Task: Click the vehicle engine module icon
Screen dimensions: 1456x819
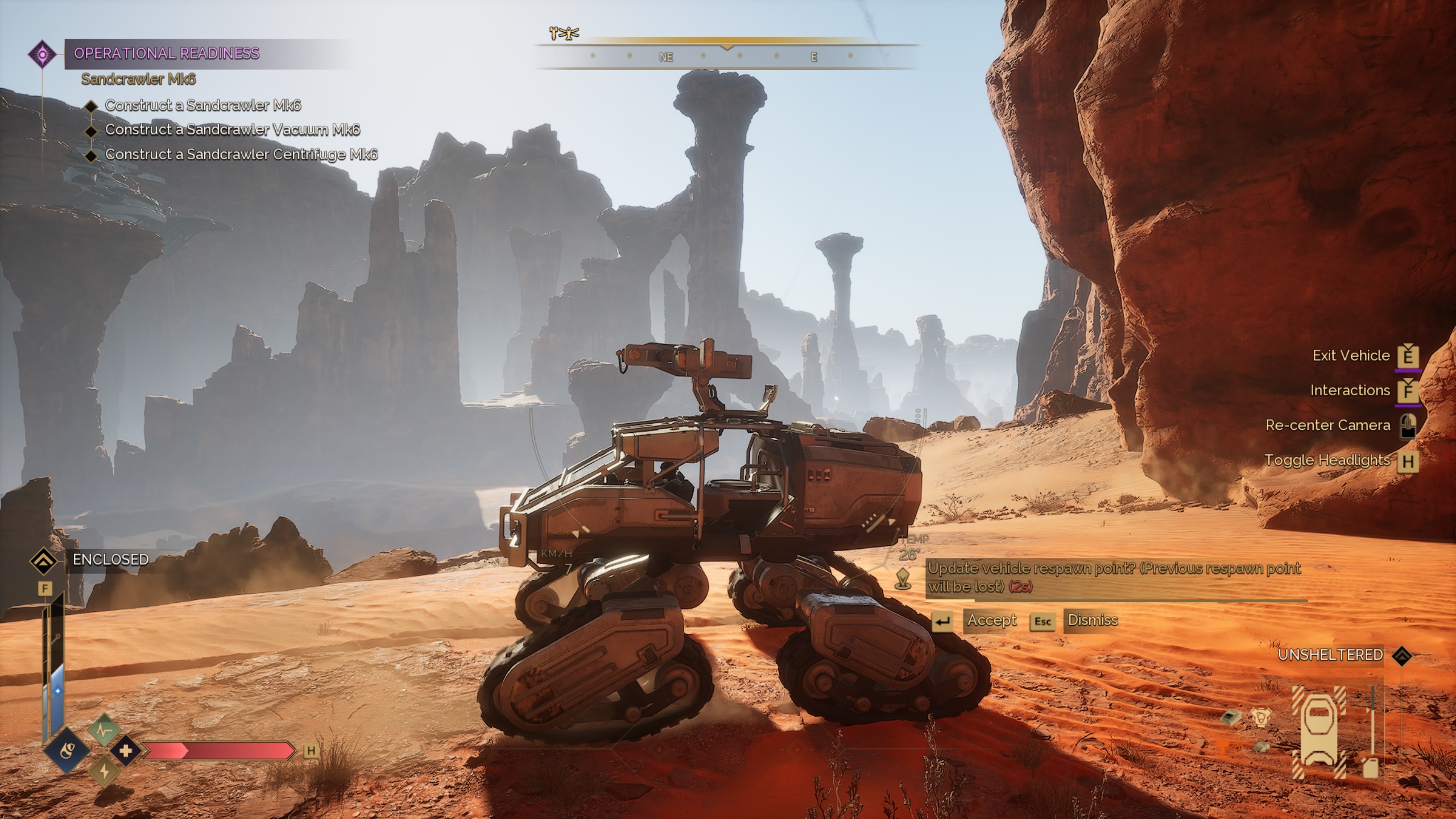Action: [x=1261, y=718]
